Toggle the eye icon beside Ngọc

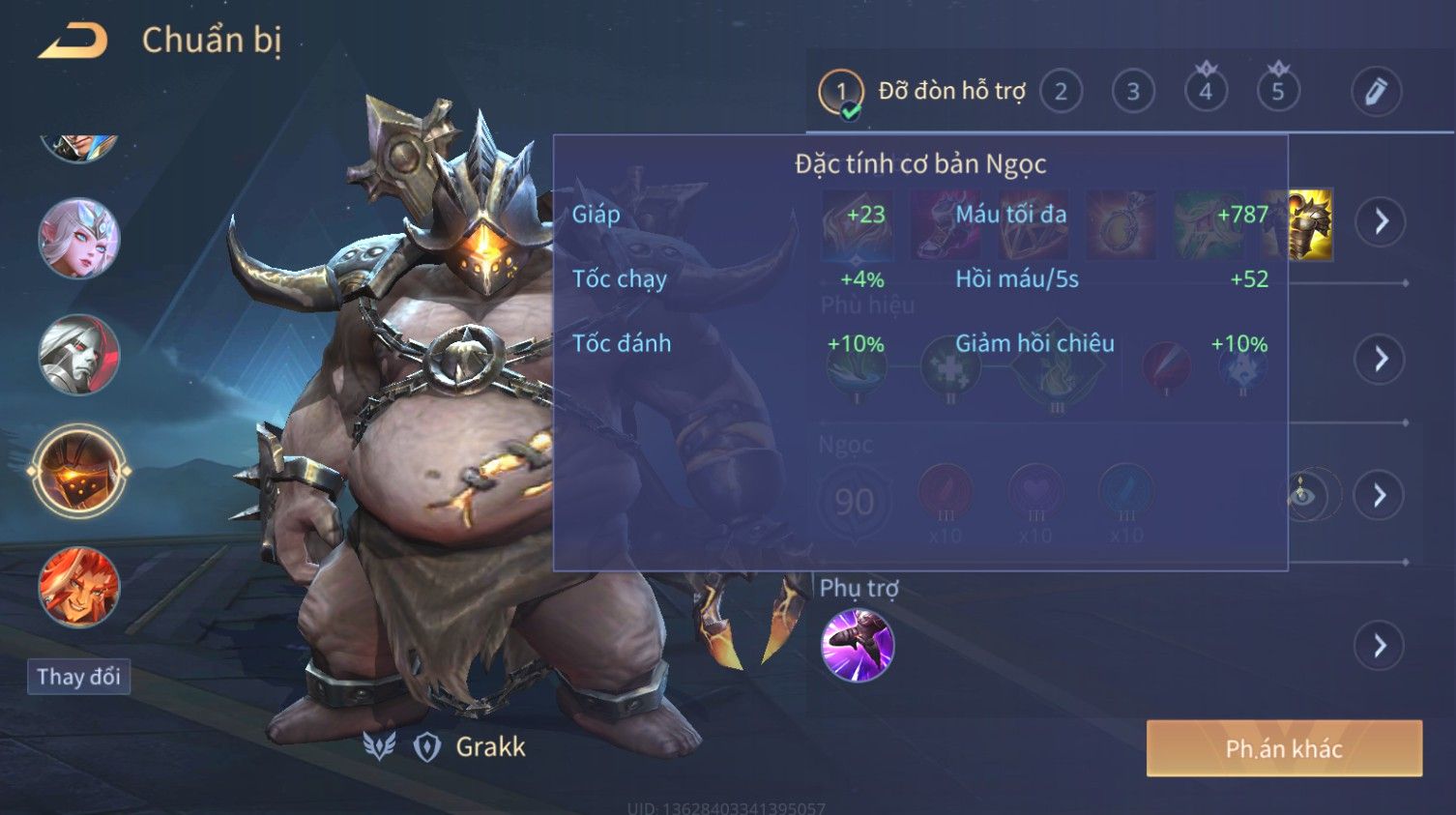(1305, 496)
